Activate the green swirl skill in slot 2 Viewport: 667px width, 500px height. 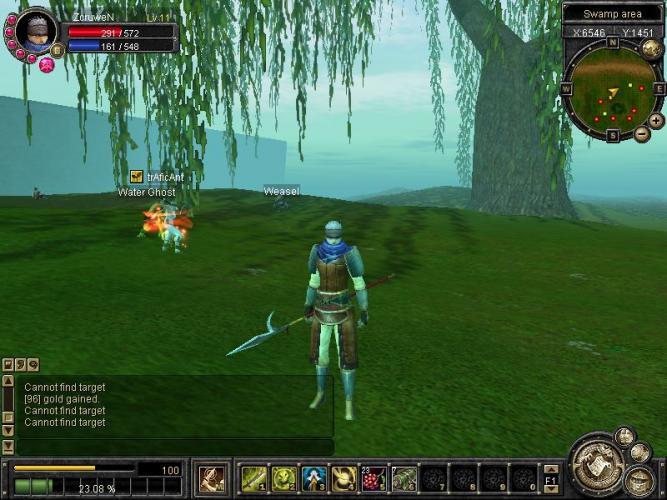tap(285, 478)
